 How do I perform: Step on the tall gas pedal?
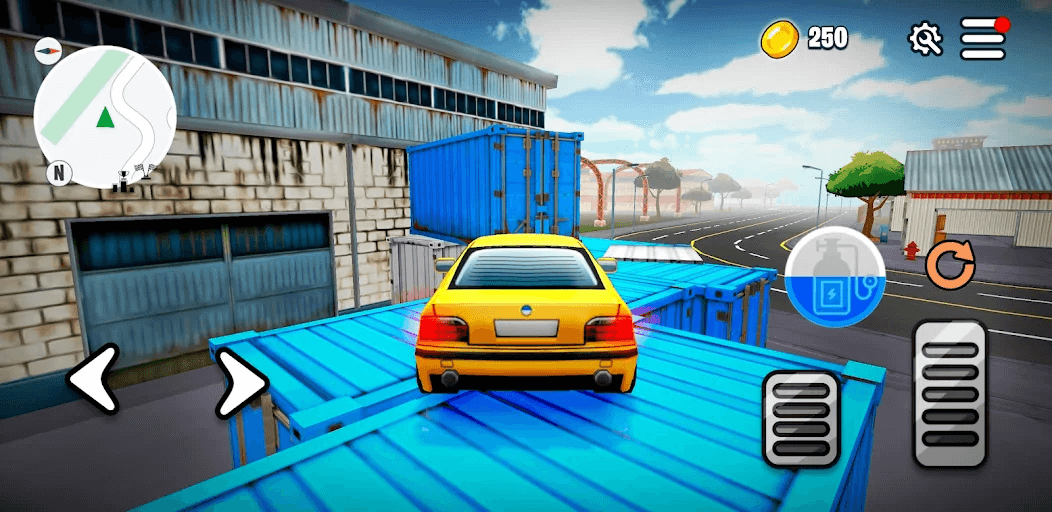pos(949,393)
